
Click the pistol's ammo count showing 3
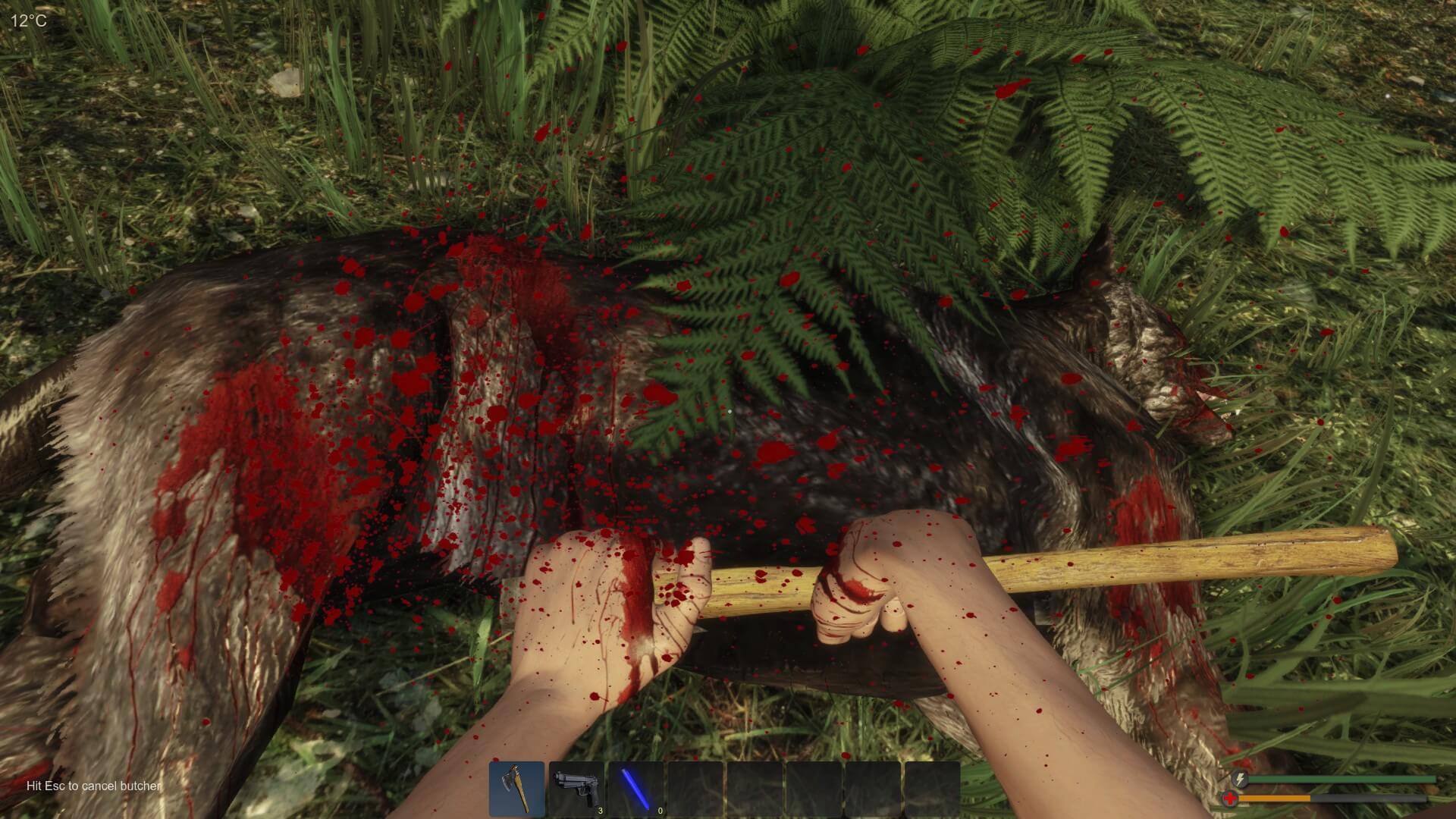pyautogui.click(x=600, y=811)
